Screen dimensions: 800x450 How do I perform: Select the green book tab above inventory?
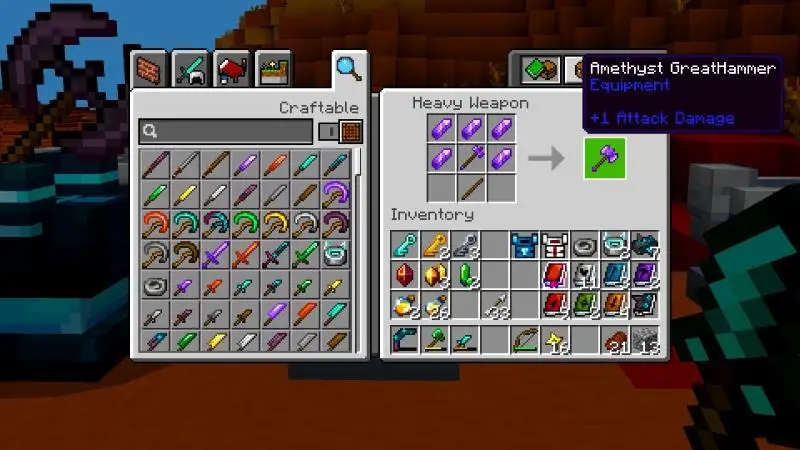tap(539, 69)
